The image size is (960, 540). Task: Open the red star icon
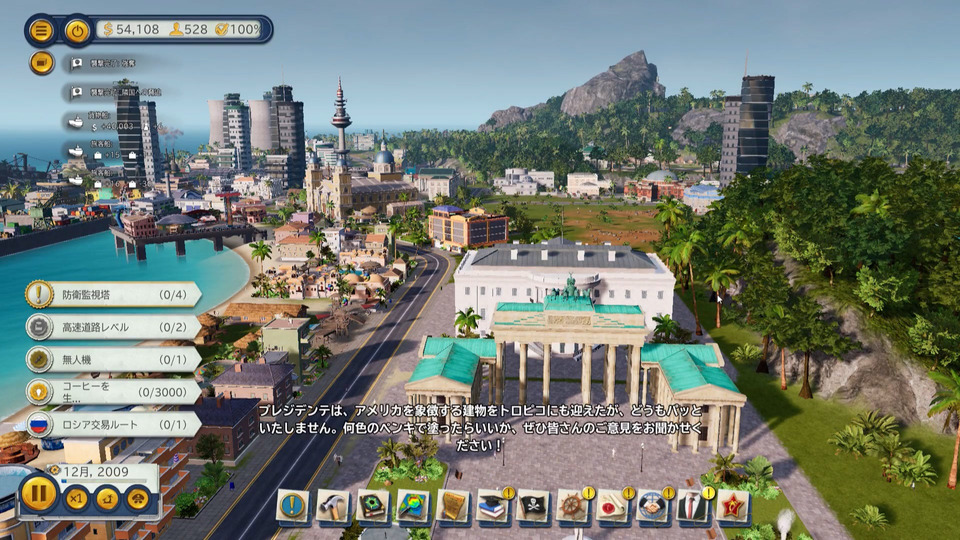[x=733, y=507]
